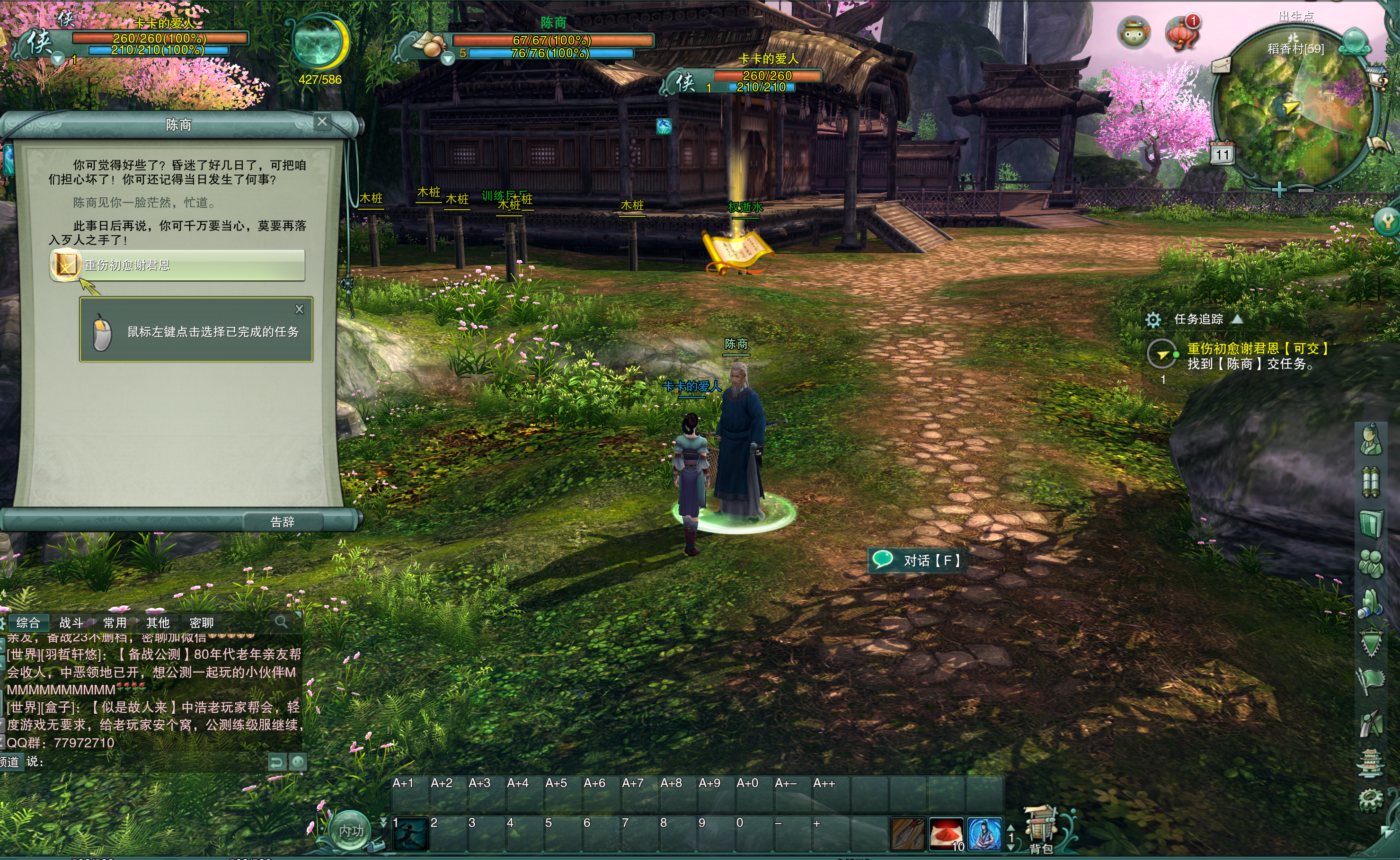Viewport: 1400px width, 860px height.
Task: Open the character portrait menu icon
Action: coord(1371,440)
